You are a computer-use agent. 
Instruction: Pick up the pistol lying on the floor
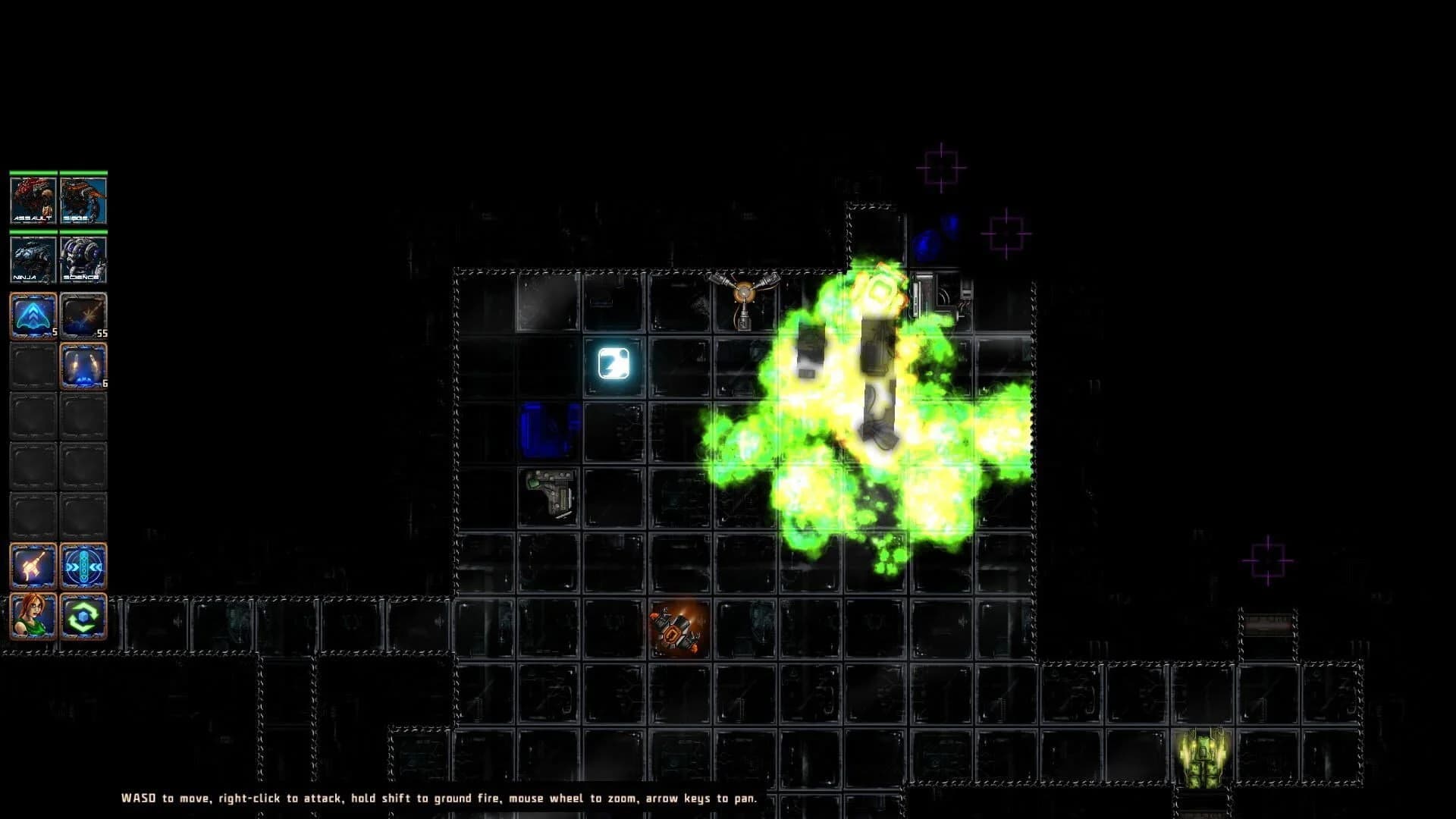pyautogui.click(x=551, y=494)
